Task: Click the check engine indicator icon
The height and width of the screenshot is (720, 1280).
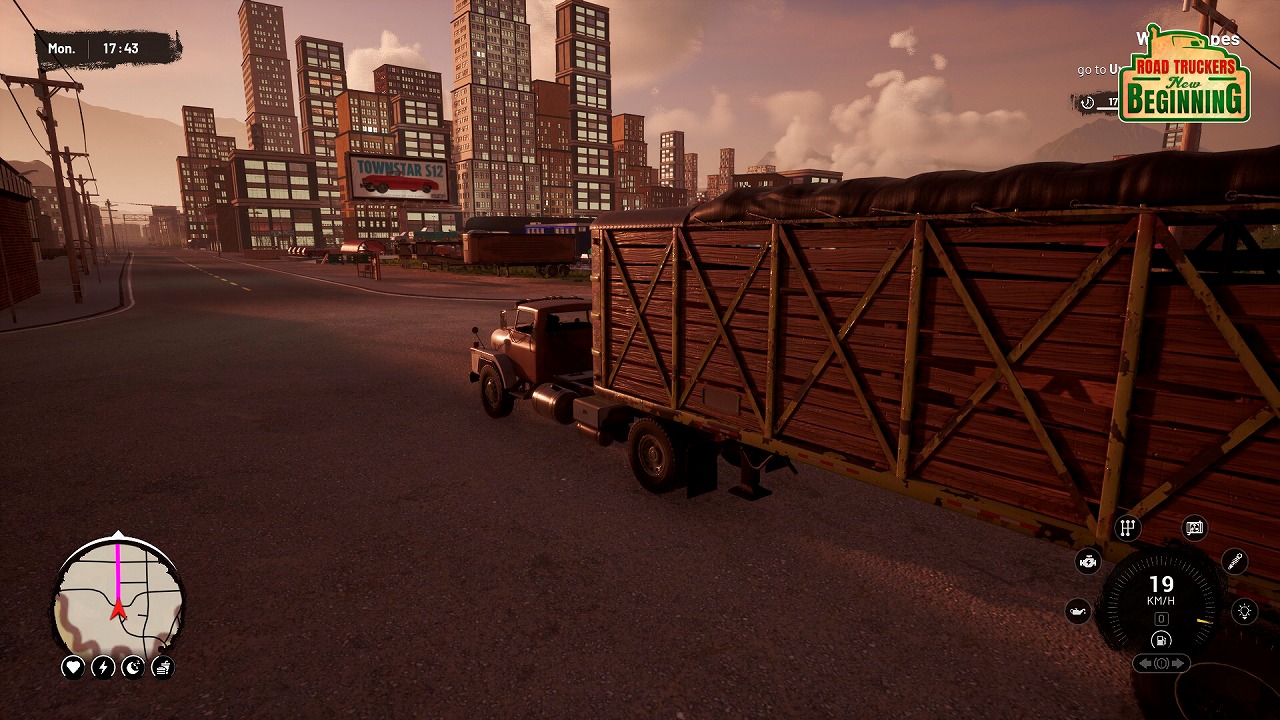Action: [1088, 561]
